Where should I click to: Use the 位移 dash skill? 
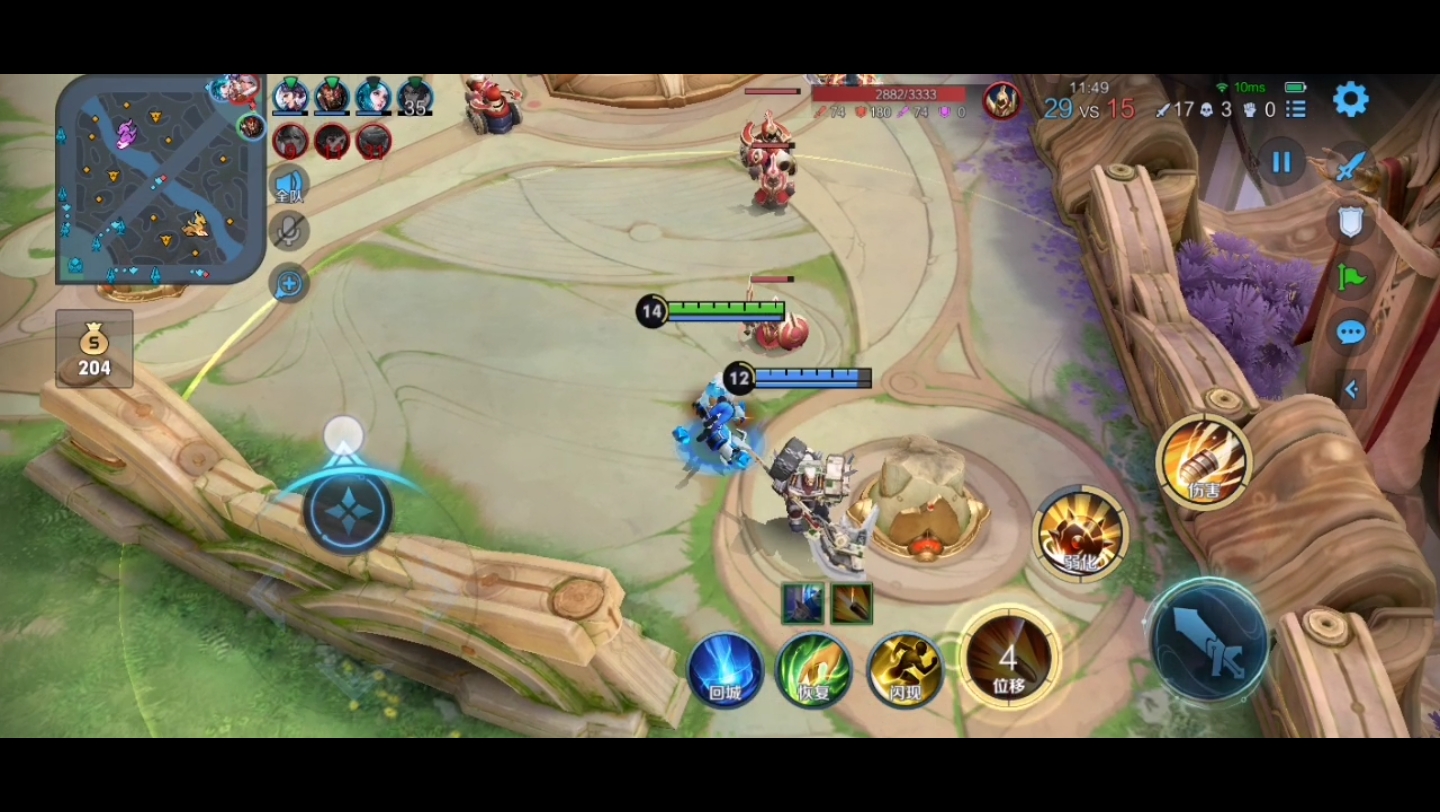[x=1009, y=657]
